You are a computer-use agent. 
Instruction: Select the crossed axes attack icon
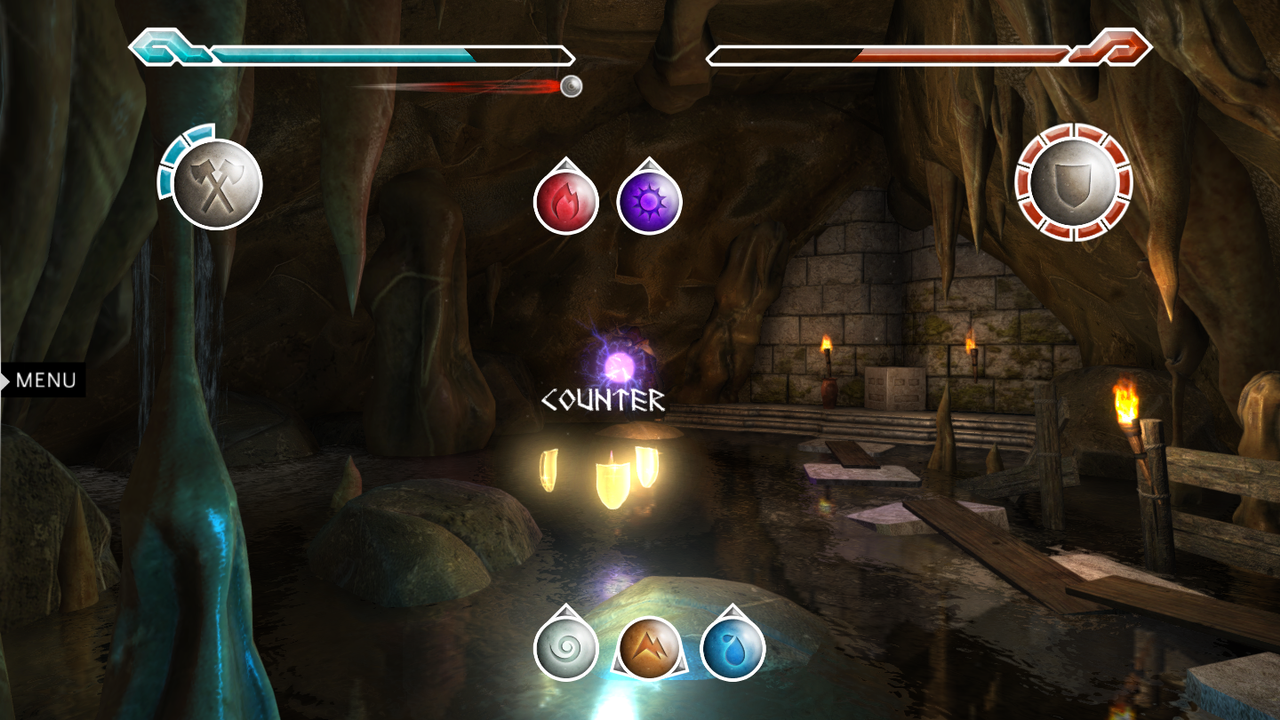click(x=217, y=185)
